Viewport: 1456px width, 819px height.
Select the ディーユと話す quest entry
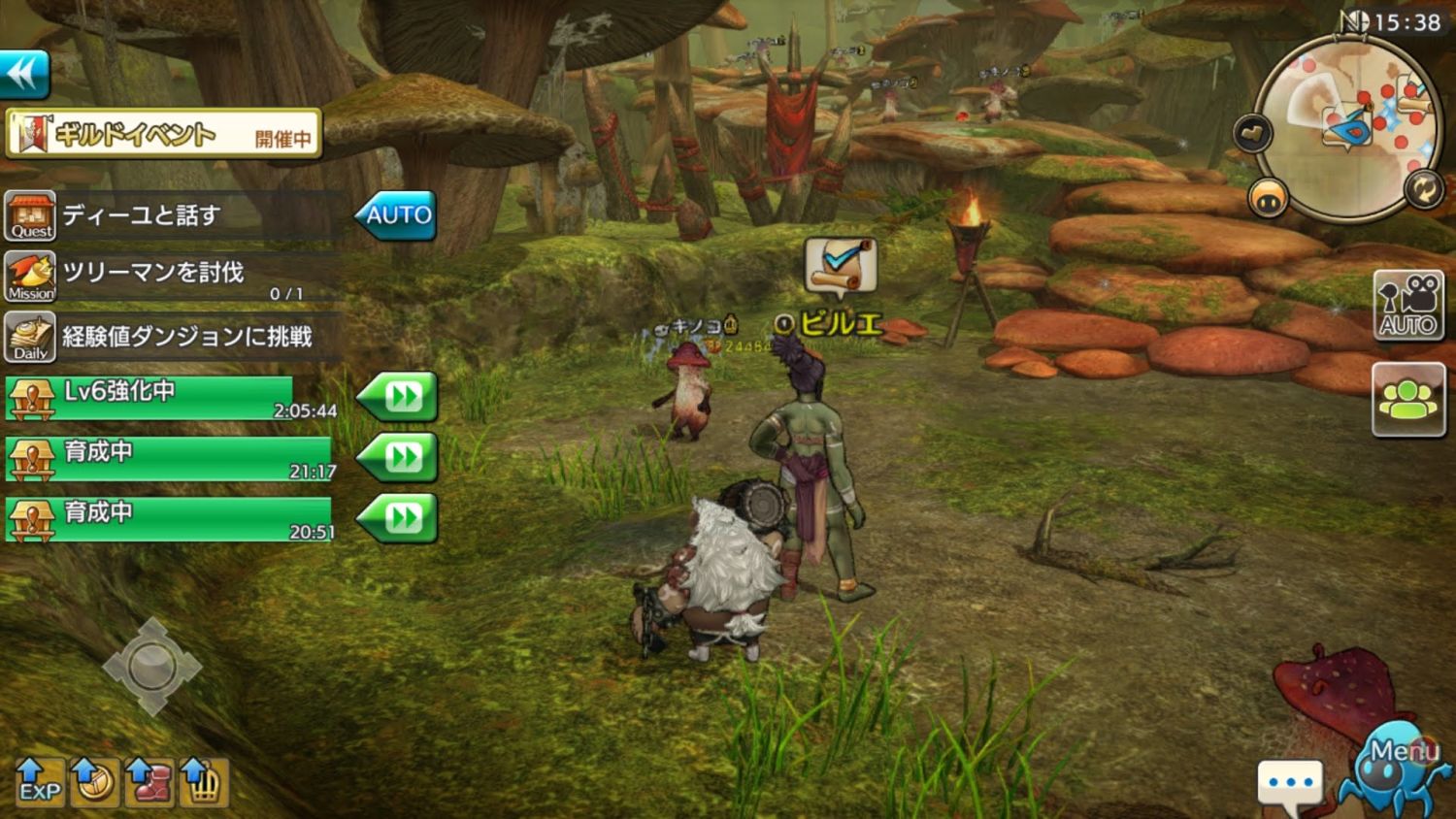(x=175, y=215)
